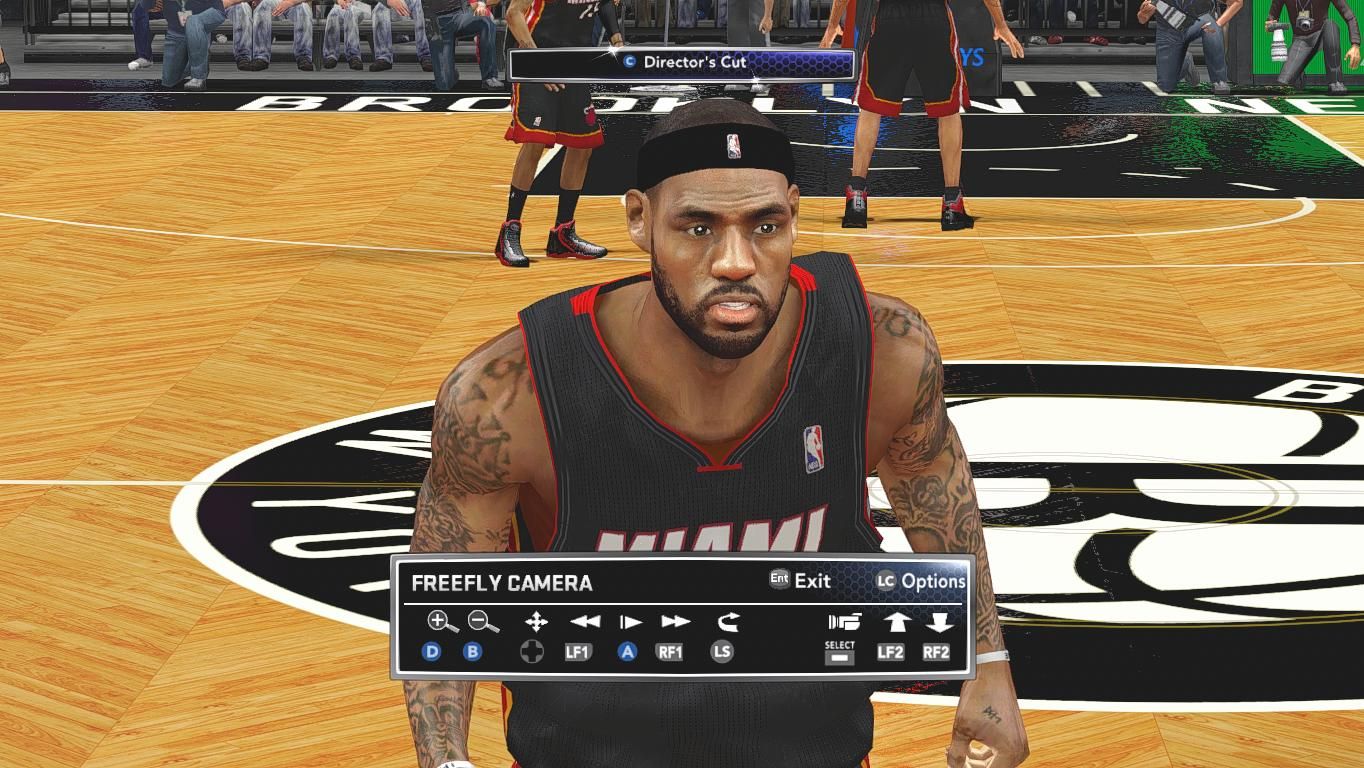The height and width of the screenshot is (768, 1364).
Task: Zoom in with the magnifier plus icon
Action: click(442, 622)
